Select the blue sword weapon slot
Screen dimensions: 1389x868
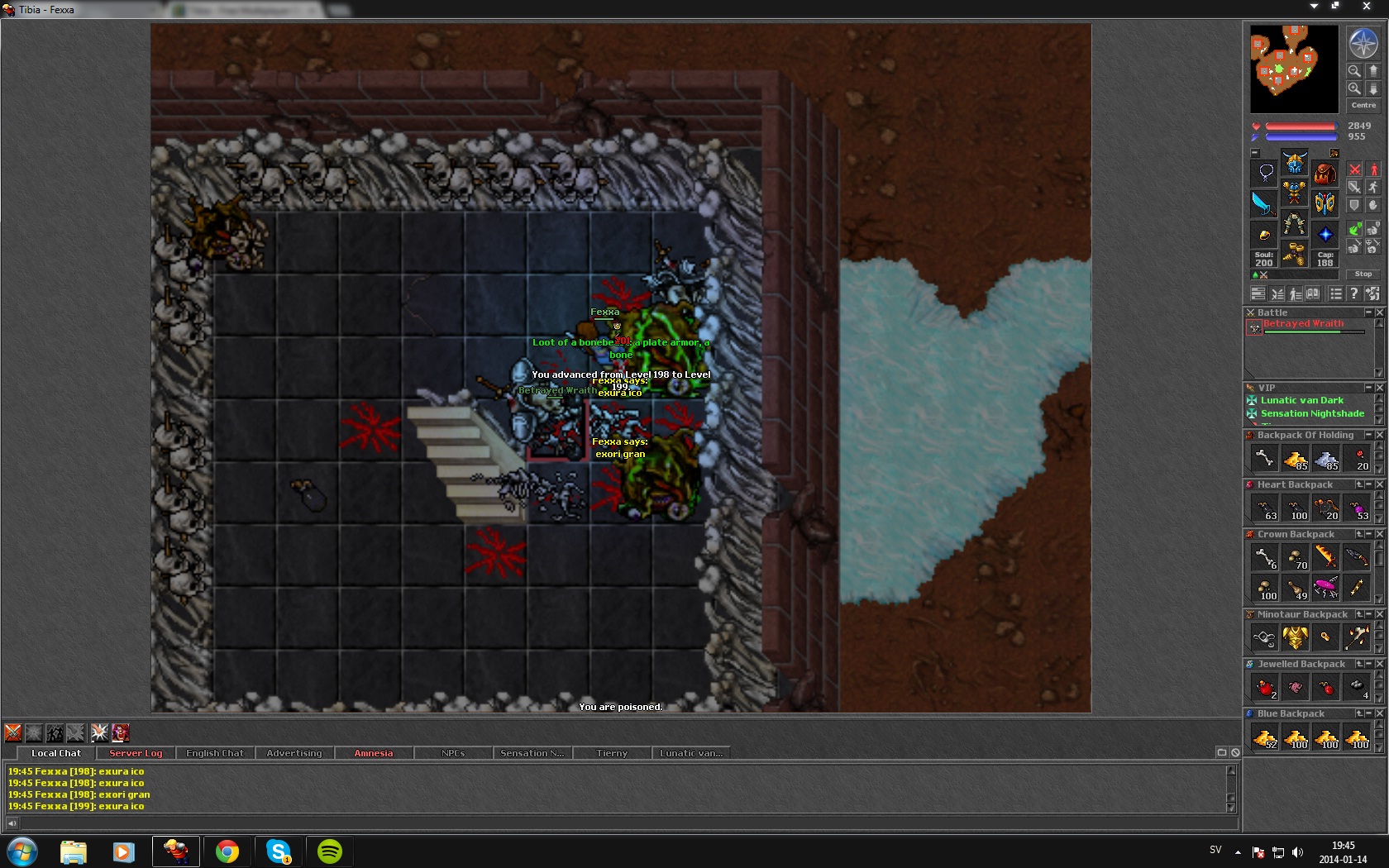(x=1263, y=203)
